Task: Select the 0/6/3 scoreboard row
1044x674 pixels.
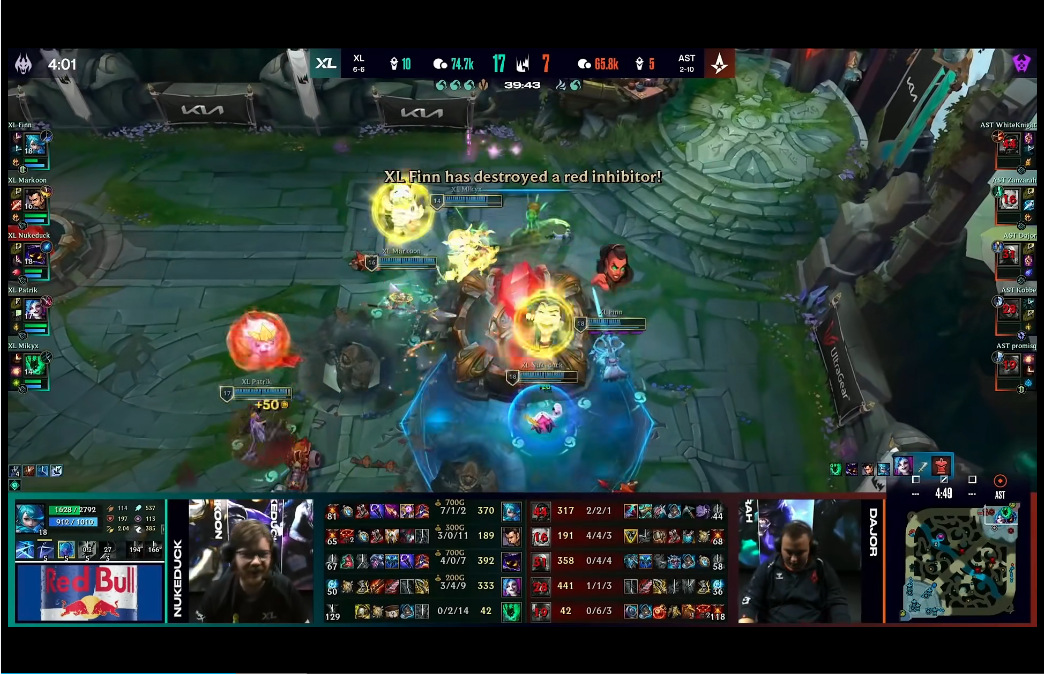Action: tap(627, 610)
